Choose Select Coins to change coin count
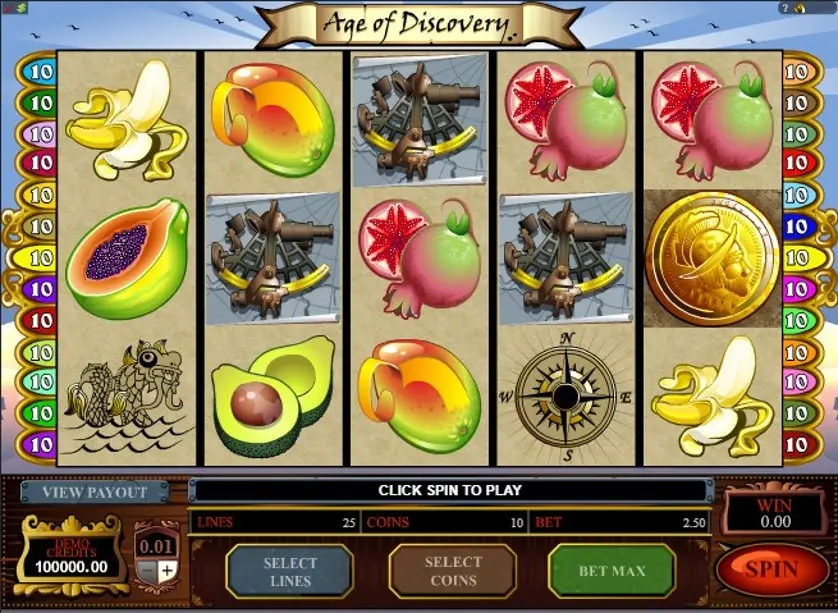 pos(452,571)
